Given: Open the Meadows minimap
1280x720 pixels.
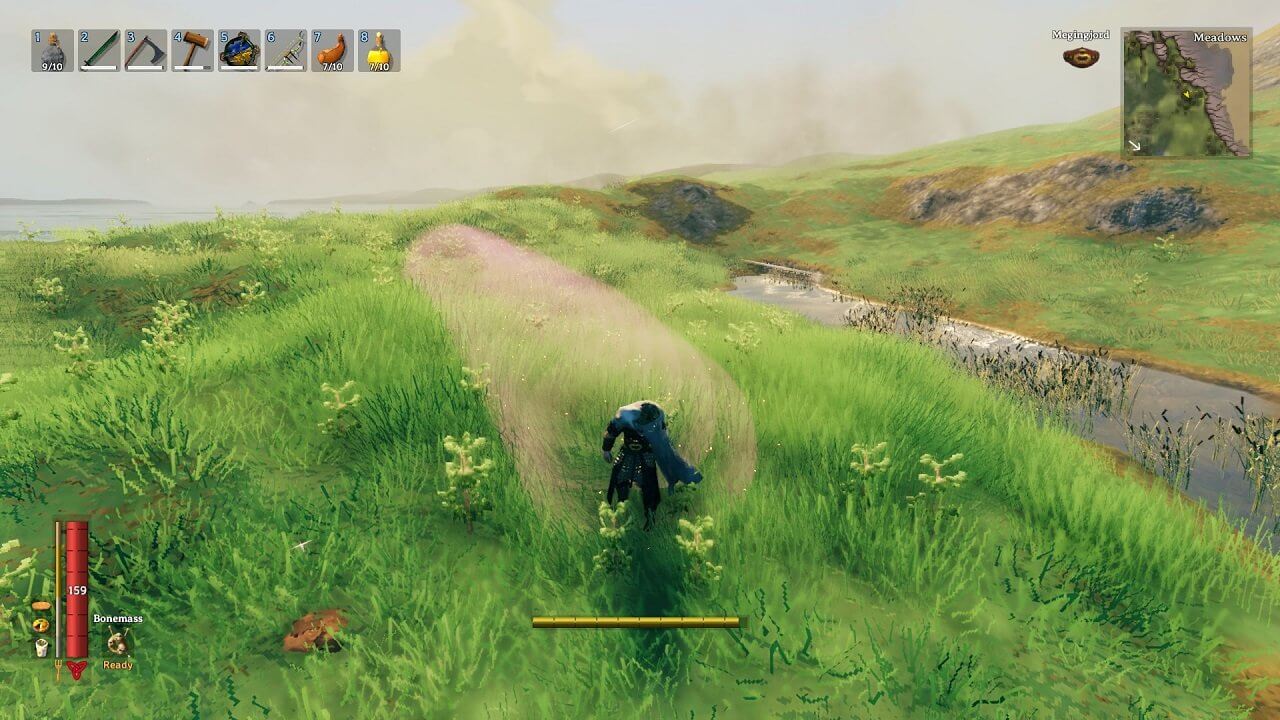Looking at the screenshot, I should point(1186,92).
